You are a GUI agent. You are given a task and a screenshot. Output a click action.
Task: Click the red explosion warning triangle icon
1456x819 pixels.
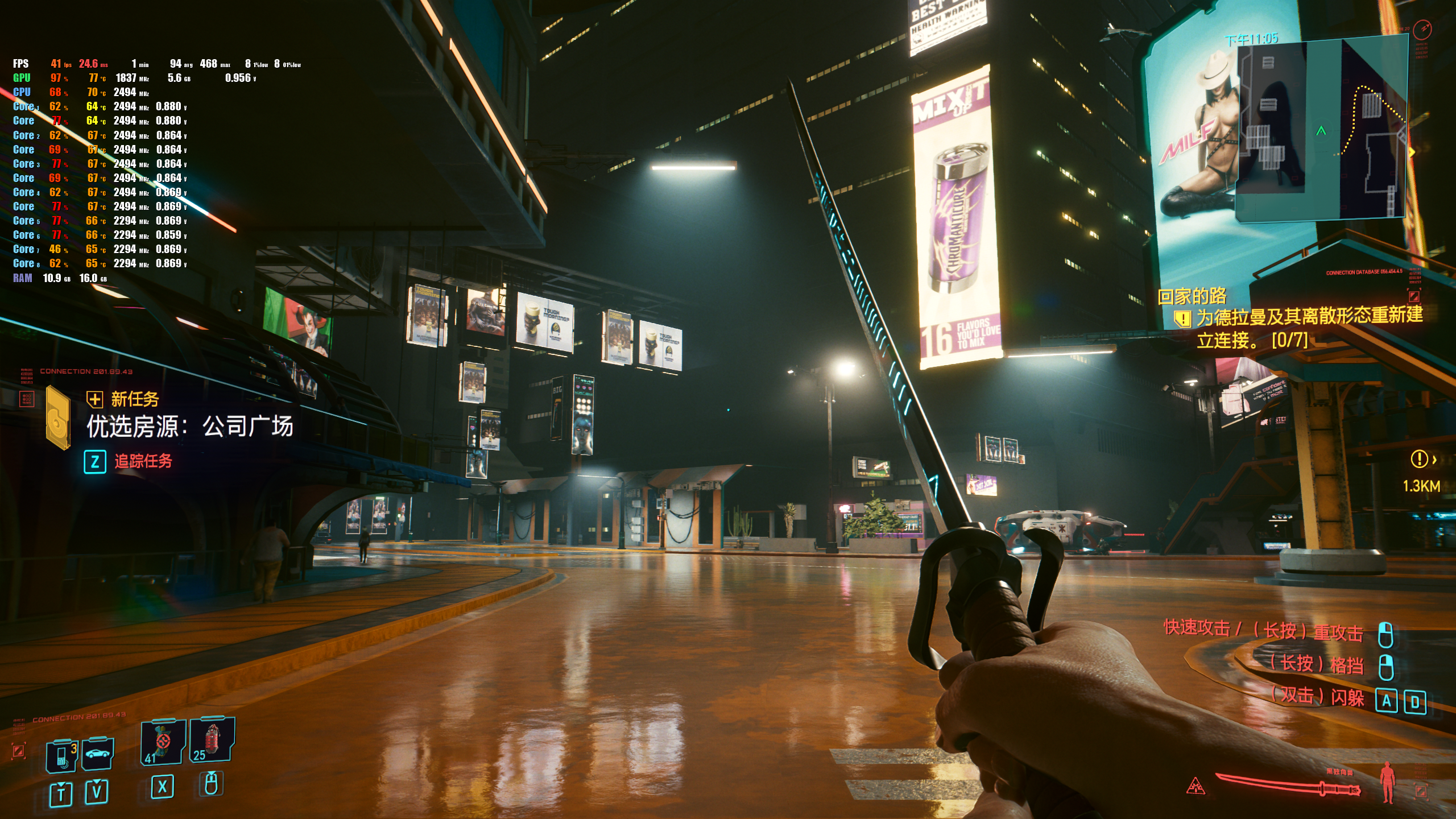tap(1196, 787)
